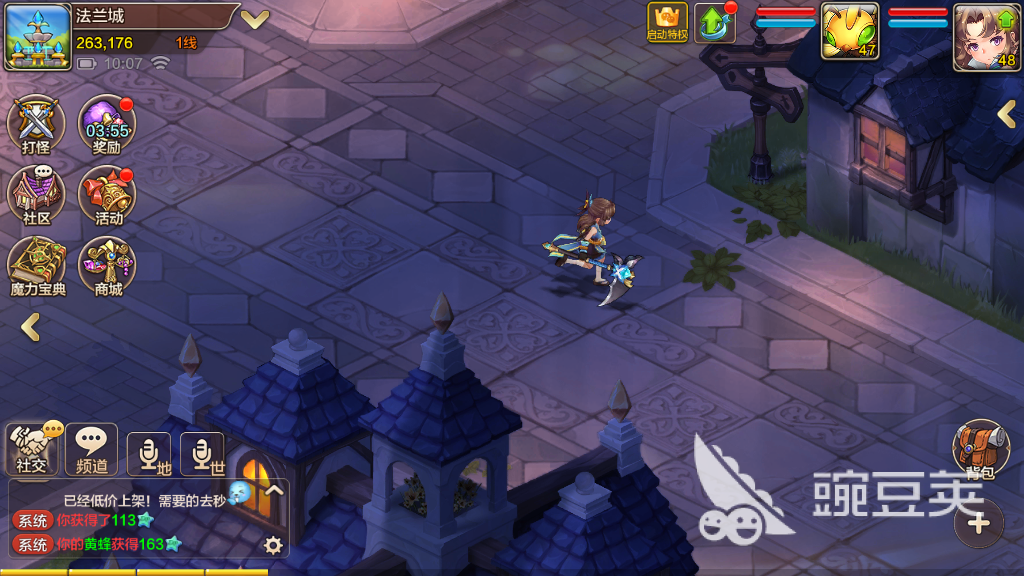This screenshot has width=1024, height=576.
Task: Expand the plus menu button
Action: pos(979,522)
